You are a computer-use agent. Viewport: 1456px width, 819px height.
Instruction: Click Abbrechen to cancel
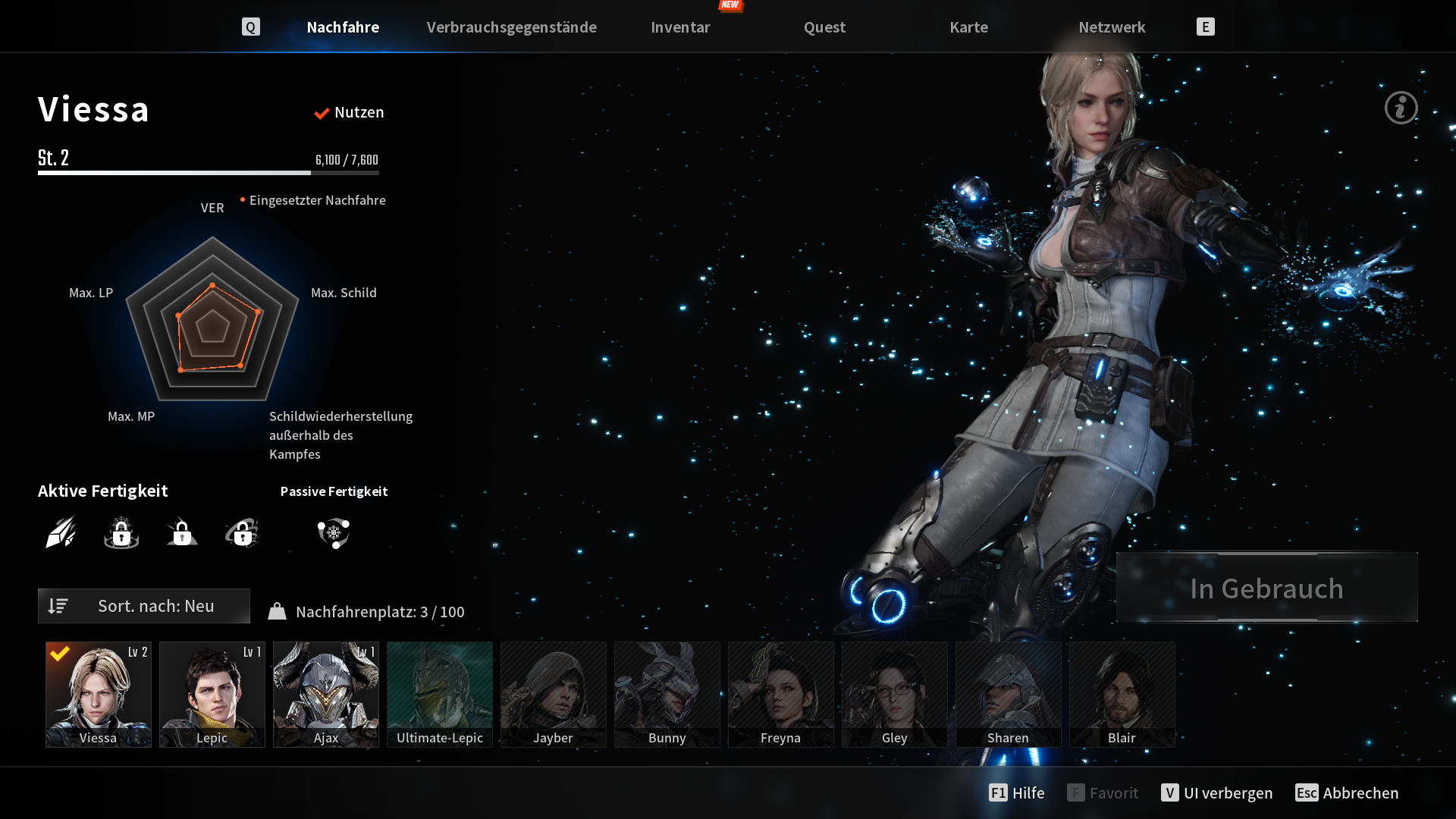point(1348,792)
